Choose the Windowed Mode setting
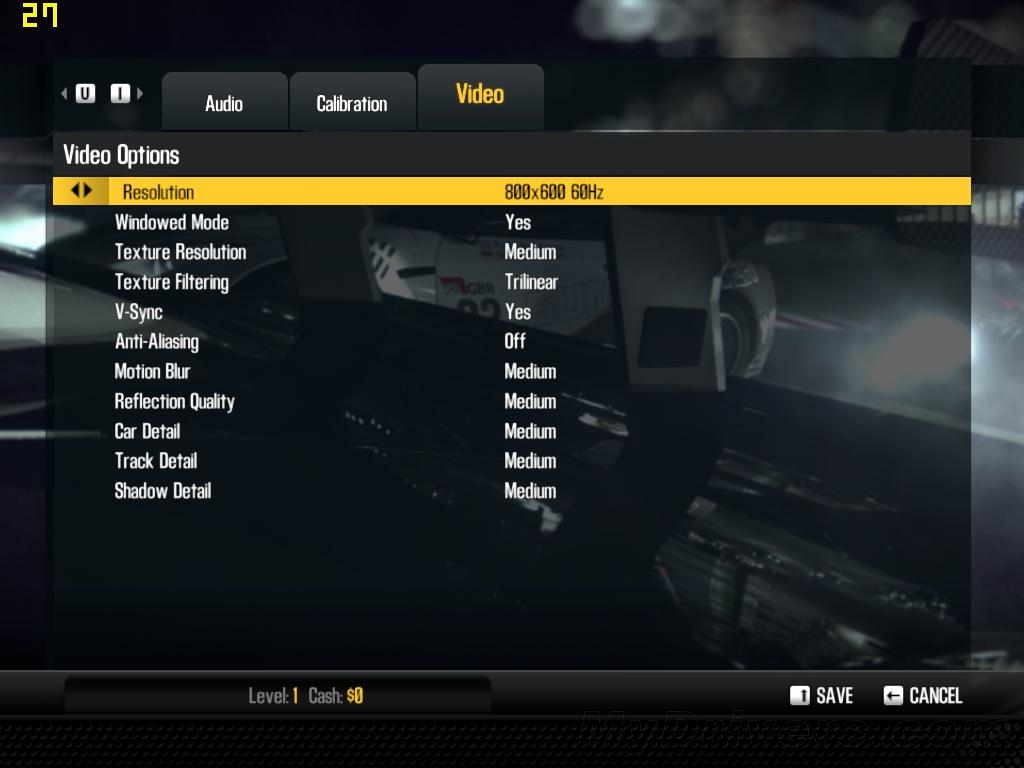 (172, 222)
